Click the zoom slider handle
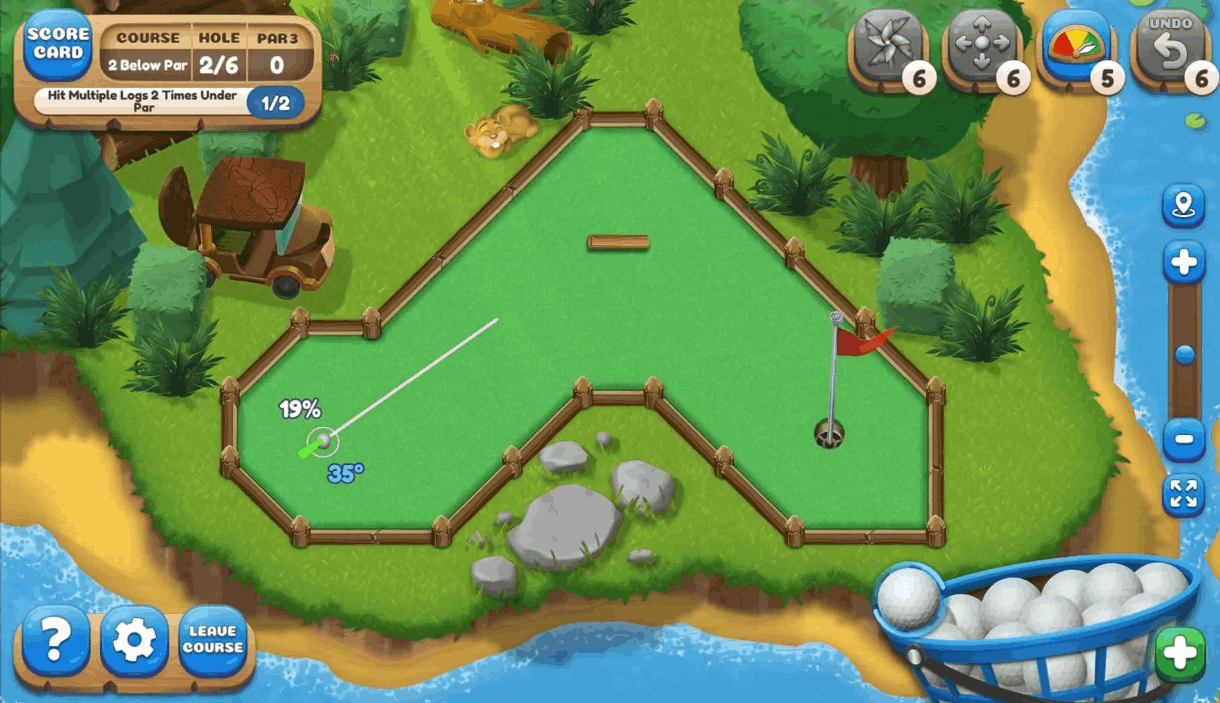The width and height of the screenshot is (1220, 703). [1185, 355]
